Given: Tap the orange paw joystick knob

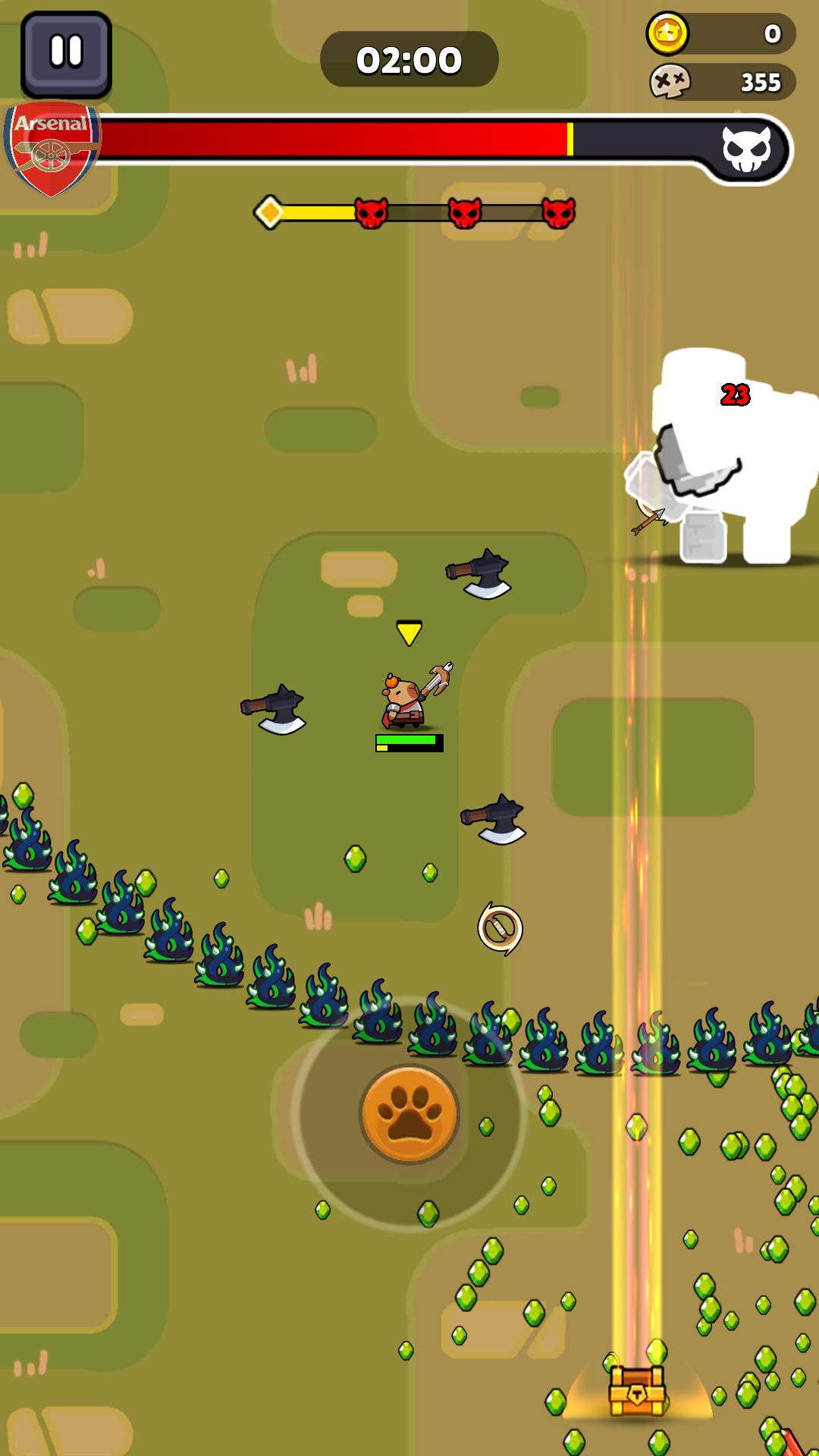Looking at the screenshot, I should click(409, 1113).
